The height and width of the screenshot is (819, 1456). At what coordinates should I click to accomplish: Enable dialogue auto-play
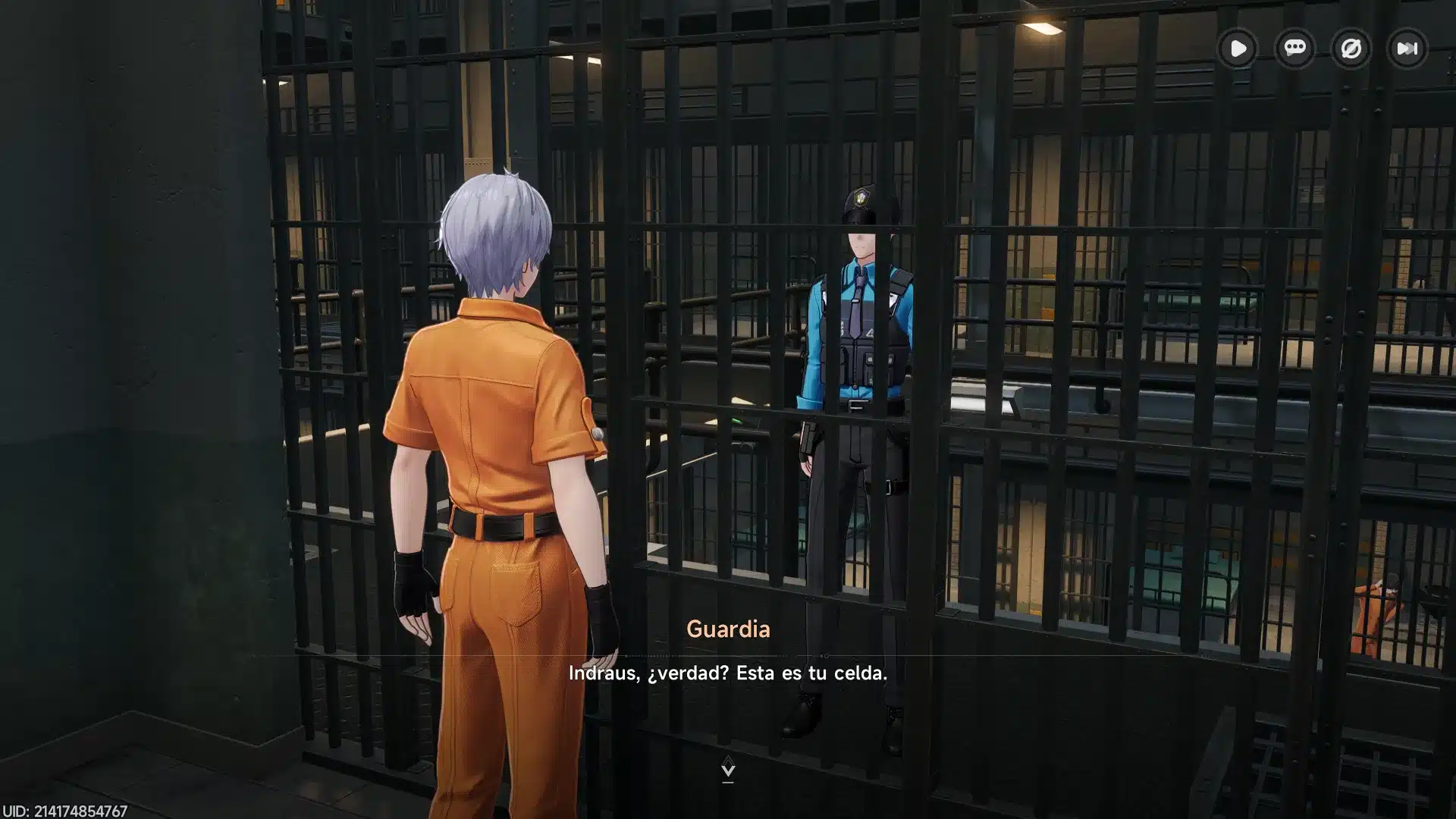click(1238, 49)
